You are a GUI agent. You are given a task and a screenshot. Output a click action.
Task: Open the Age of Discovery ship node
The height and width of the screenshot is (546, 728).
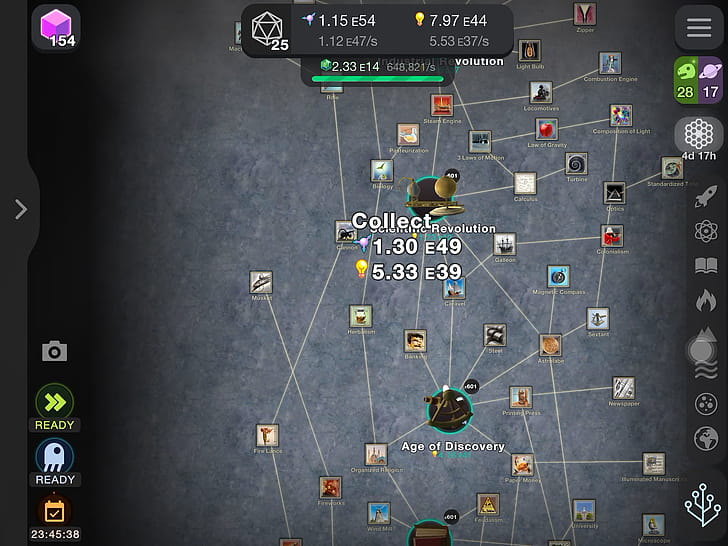(x=449, y=409)
